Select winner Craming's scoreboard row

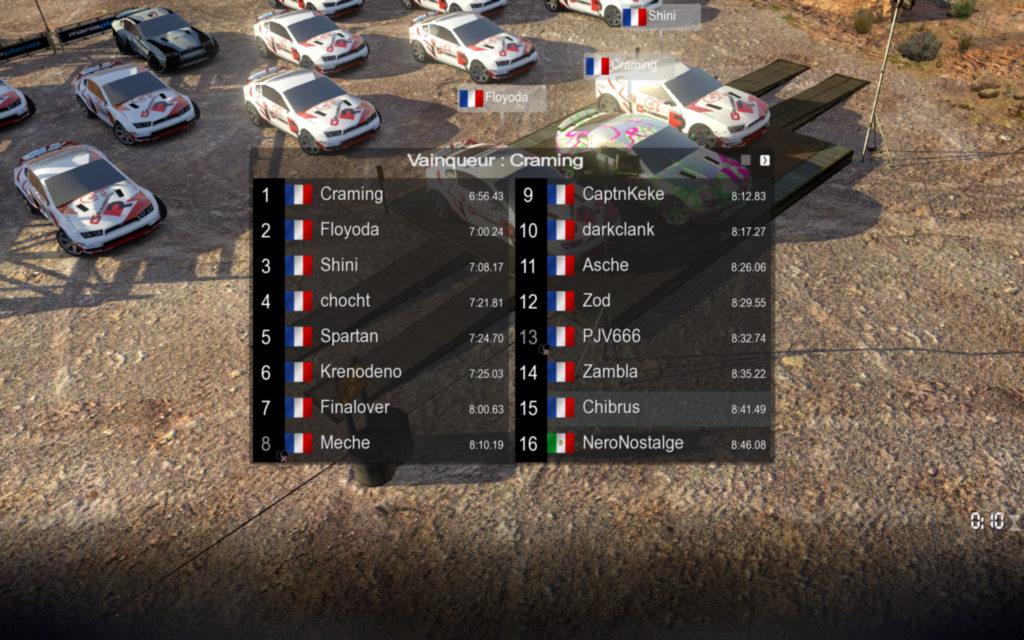pyautogui.click(x=381, y=195)
